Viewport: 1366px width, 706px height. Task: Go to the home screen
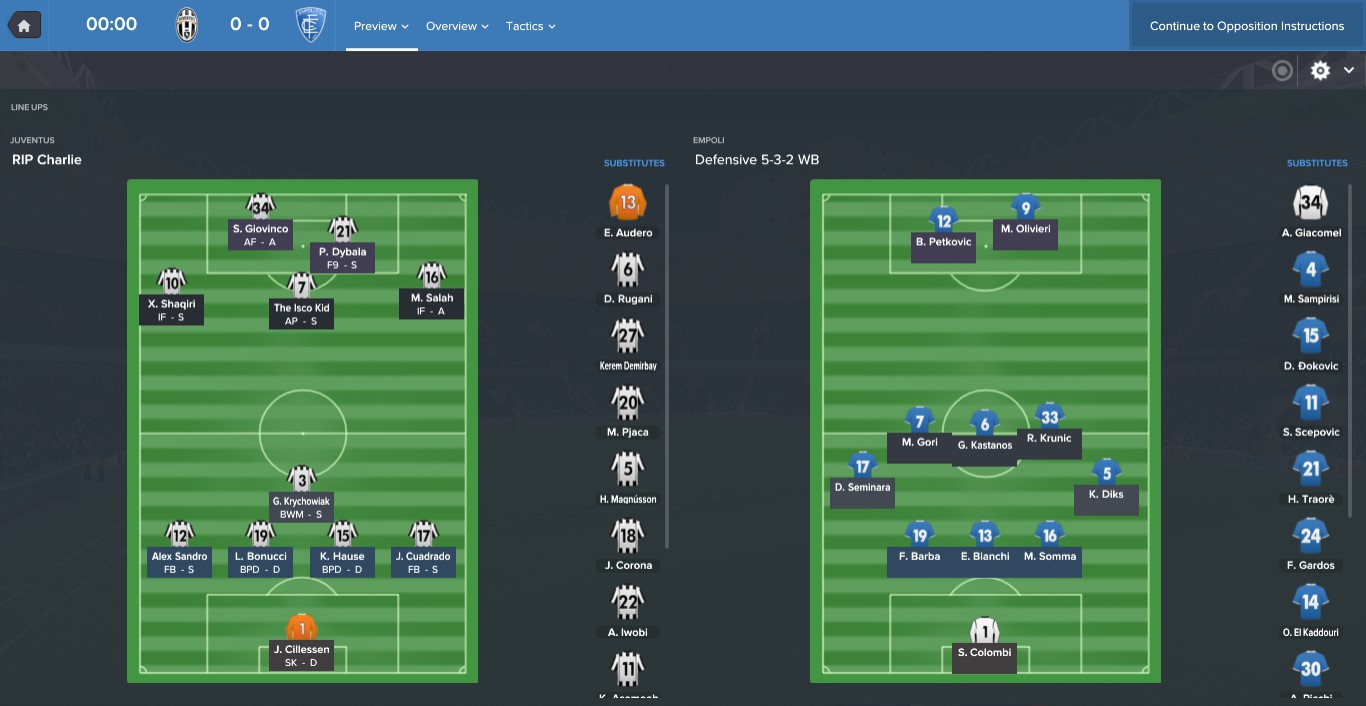pyautogui.click(x=24, y=25)
